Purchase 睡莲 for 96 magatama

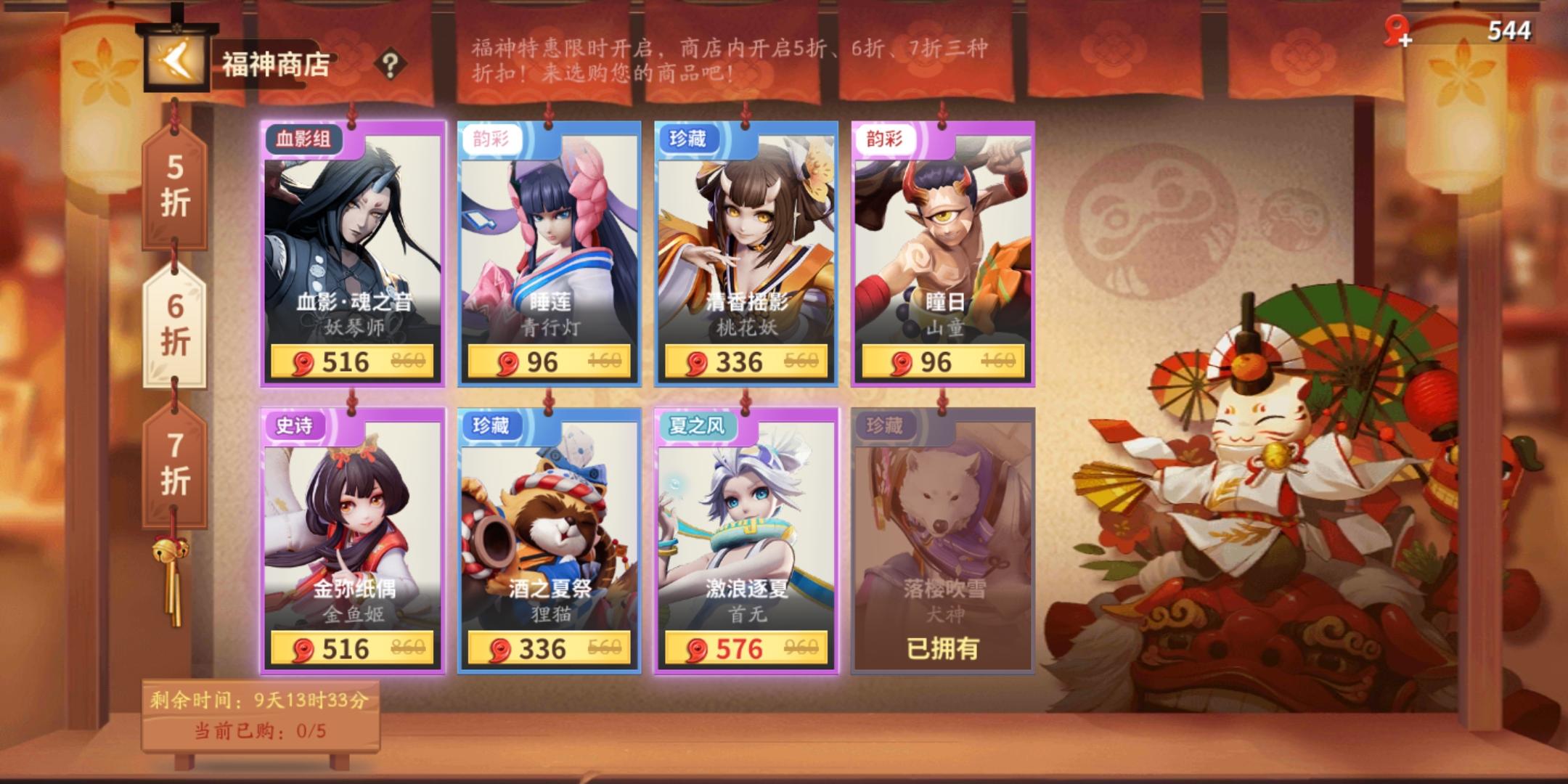(549, 362)
